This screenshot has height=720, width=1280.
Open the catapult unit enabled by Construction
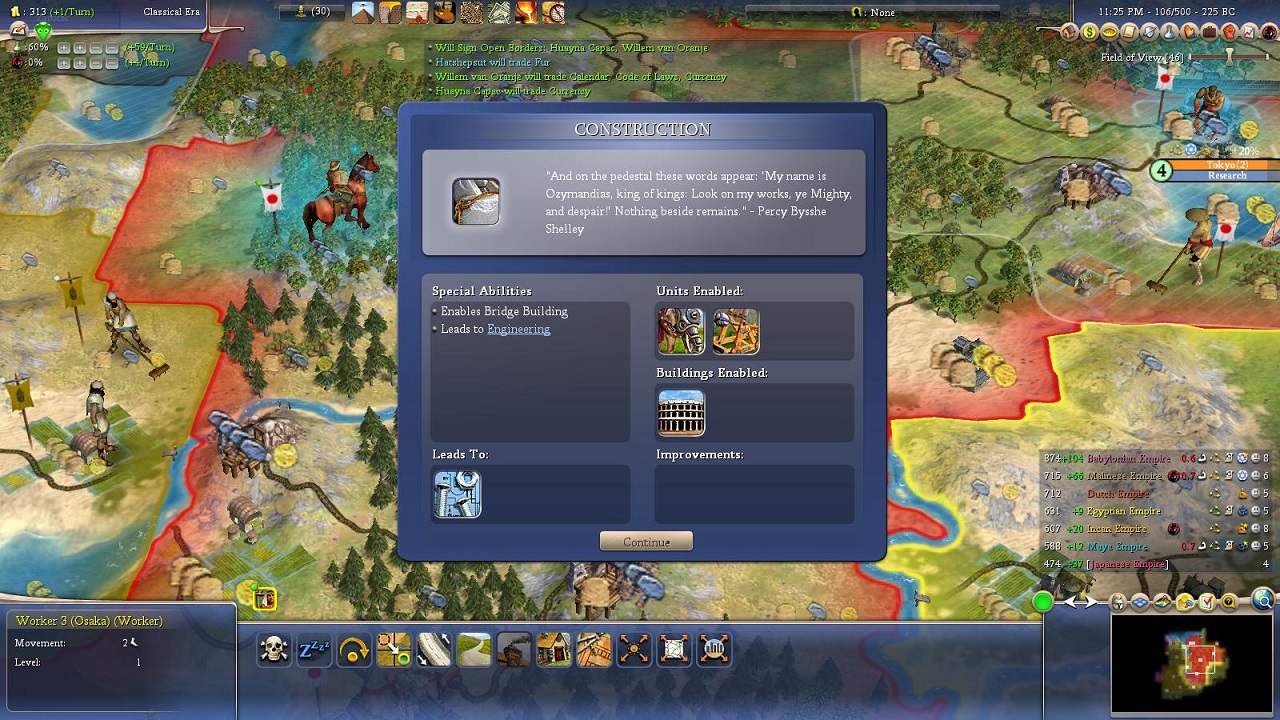coord(735,331)
